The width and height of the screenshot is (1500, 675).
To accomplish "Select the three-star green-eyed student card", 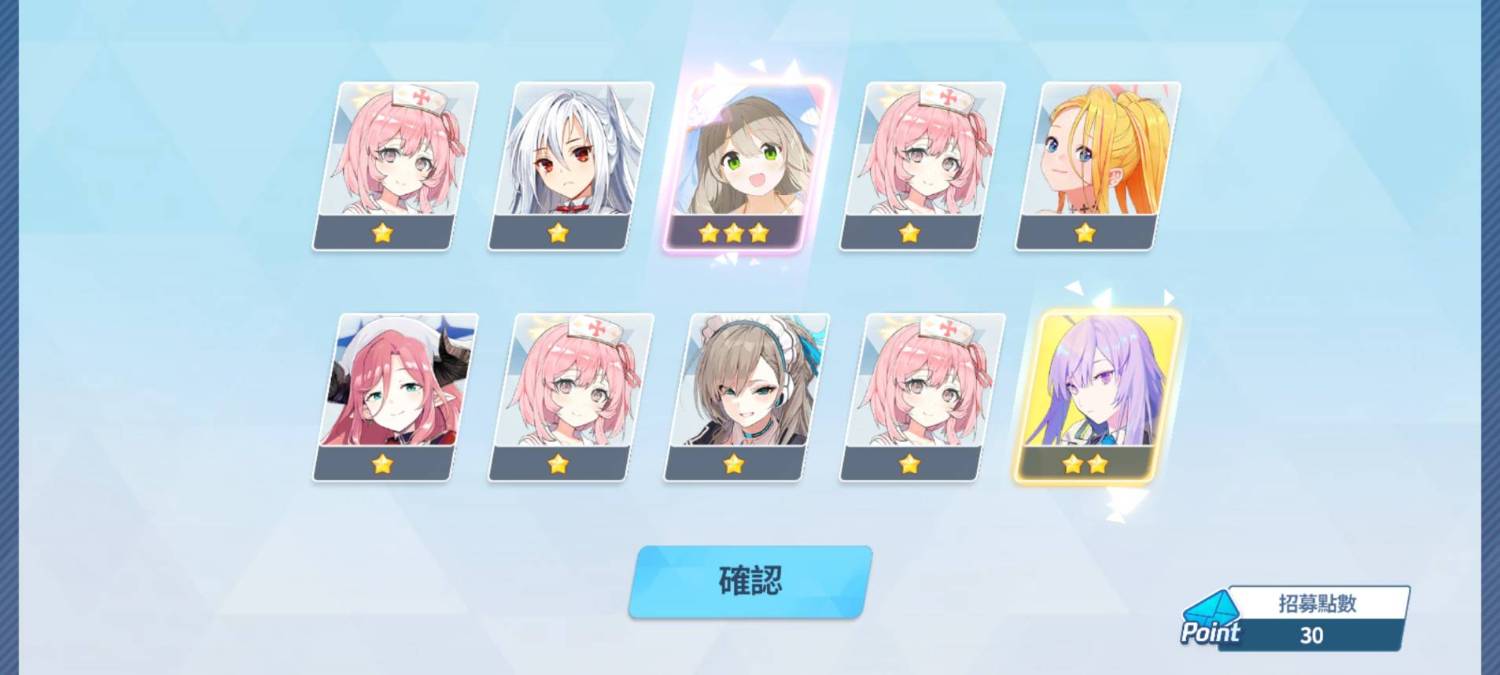I will click(747, 165).
